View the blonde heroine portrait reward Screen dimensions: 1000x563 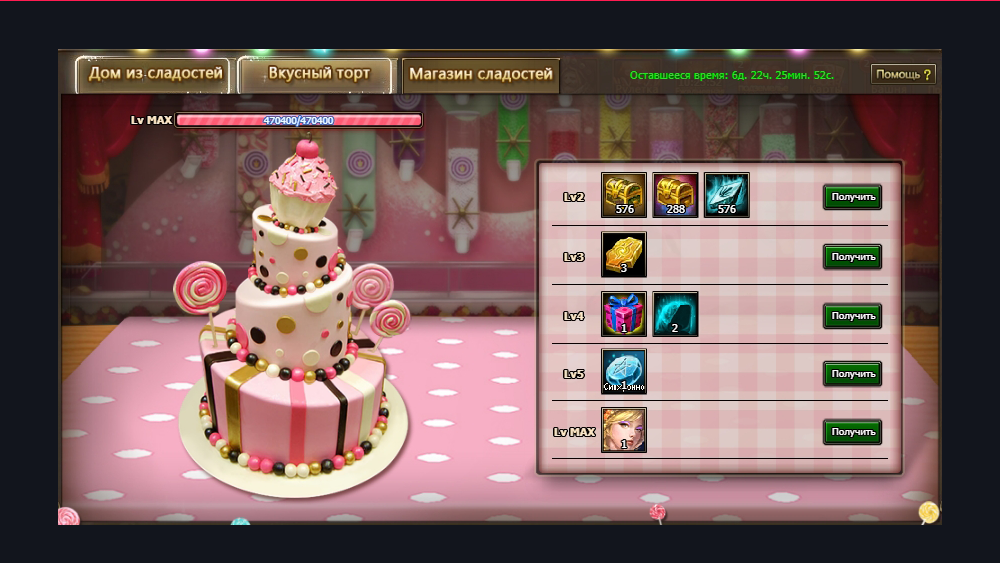624,430
